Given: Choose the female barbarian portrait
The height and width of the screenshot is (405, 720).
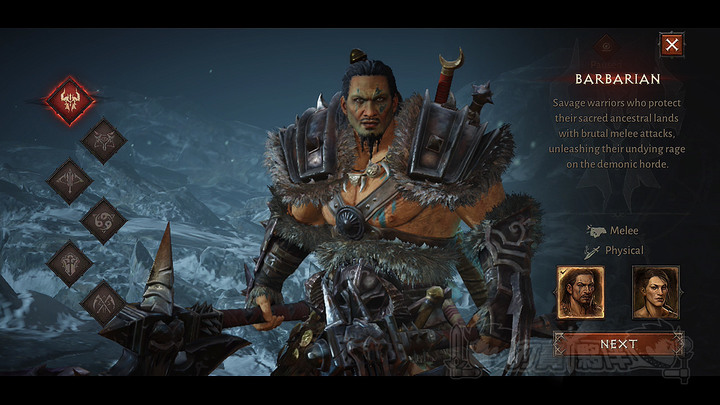Looking at the screenshot, I should point(655,292).
